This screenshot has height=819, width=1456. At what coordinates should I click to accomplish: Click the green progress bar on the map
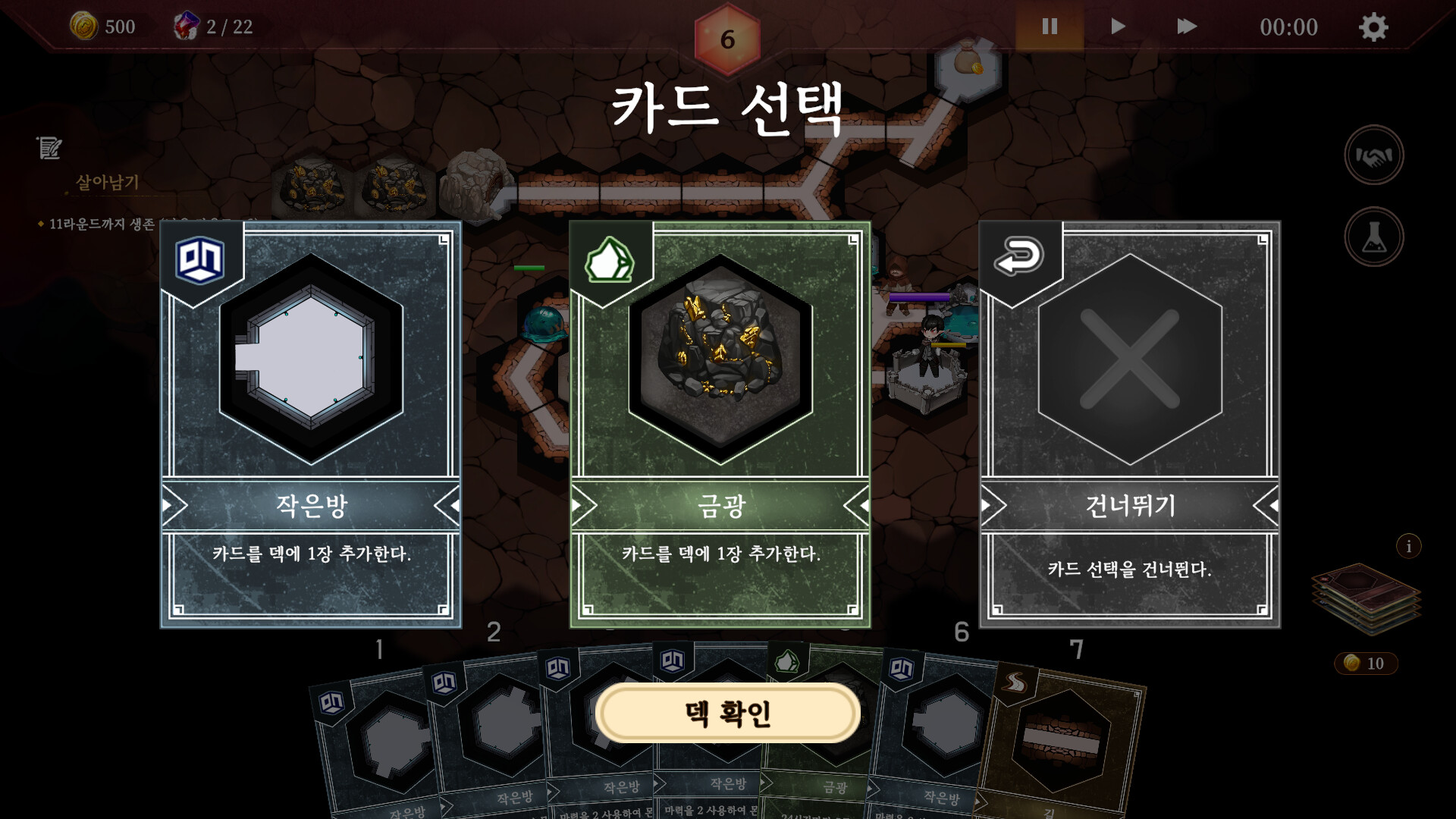coord(529,267)
